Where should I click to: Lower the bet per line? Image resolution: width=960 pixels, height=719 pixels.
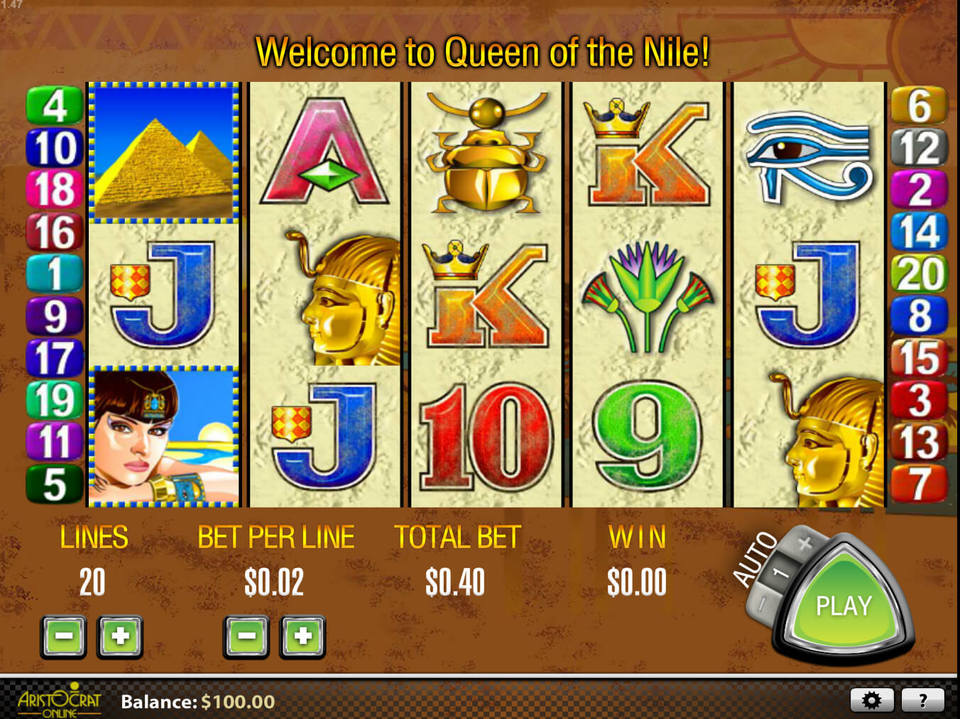tap(246, 636)
